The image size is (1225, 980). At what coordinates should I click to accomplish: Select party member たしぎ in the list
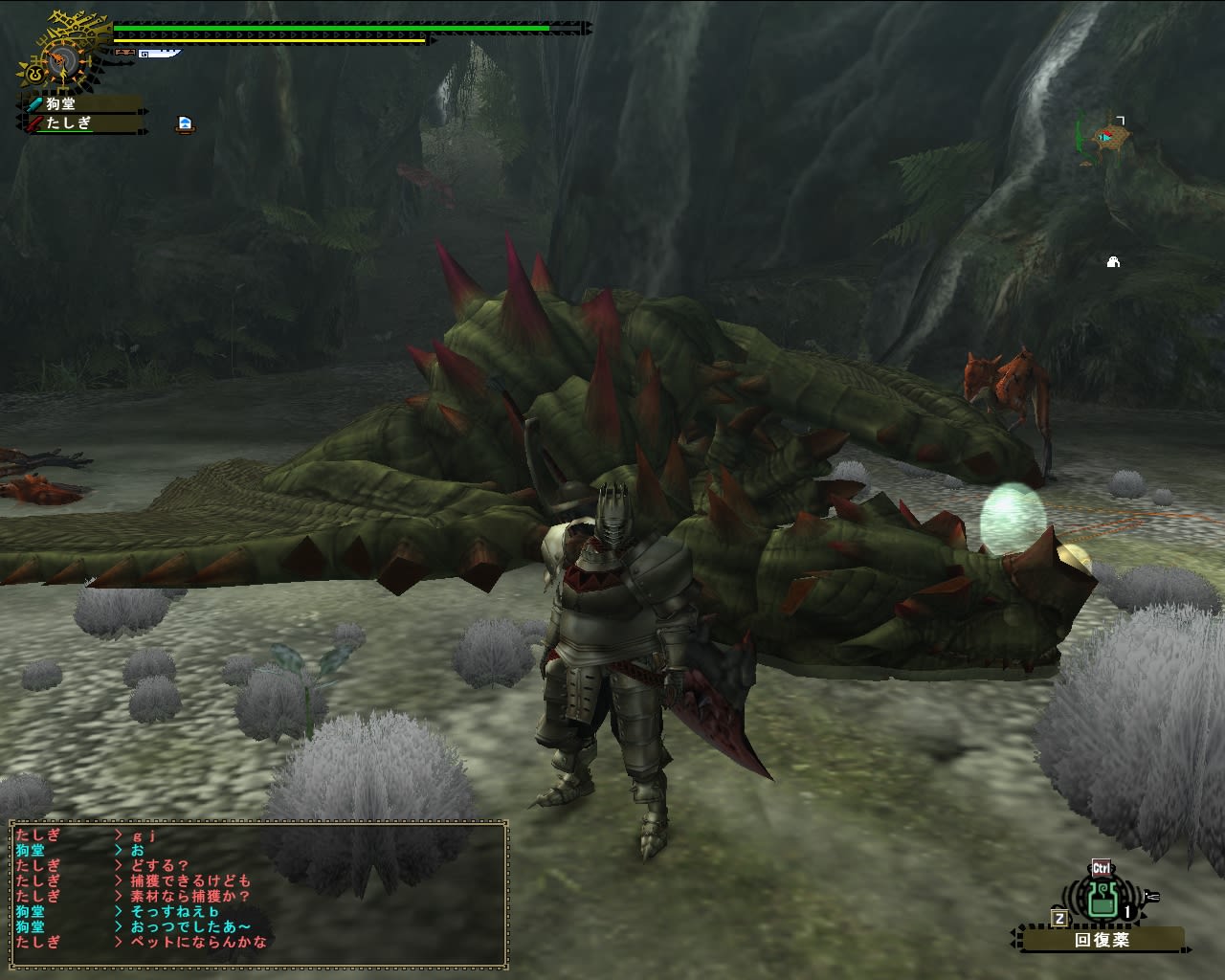point(81,123)
